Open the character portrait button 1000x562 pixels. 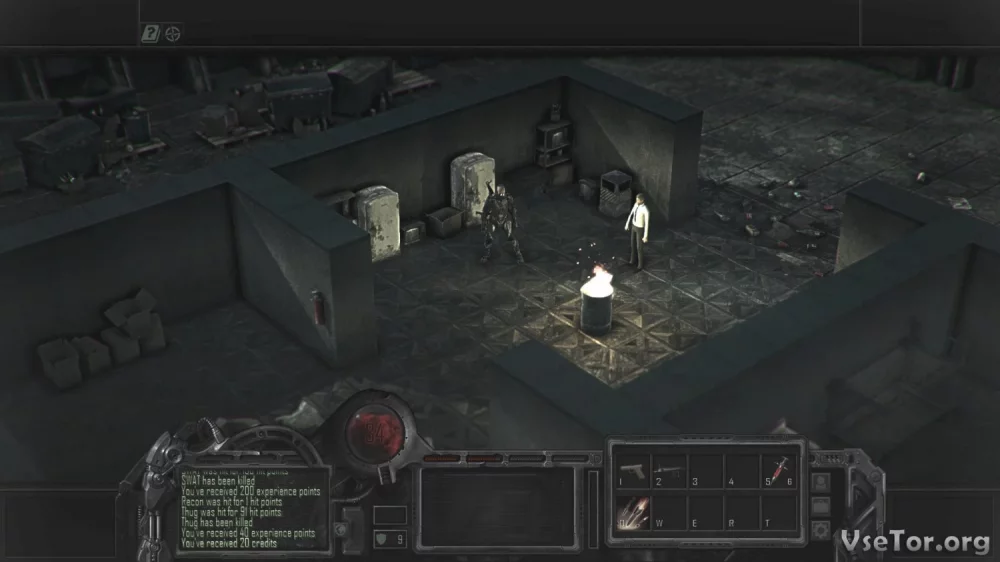coord(821,482)
